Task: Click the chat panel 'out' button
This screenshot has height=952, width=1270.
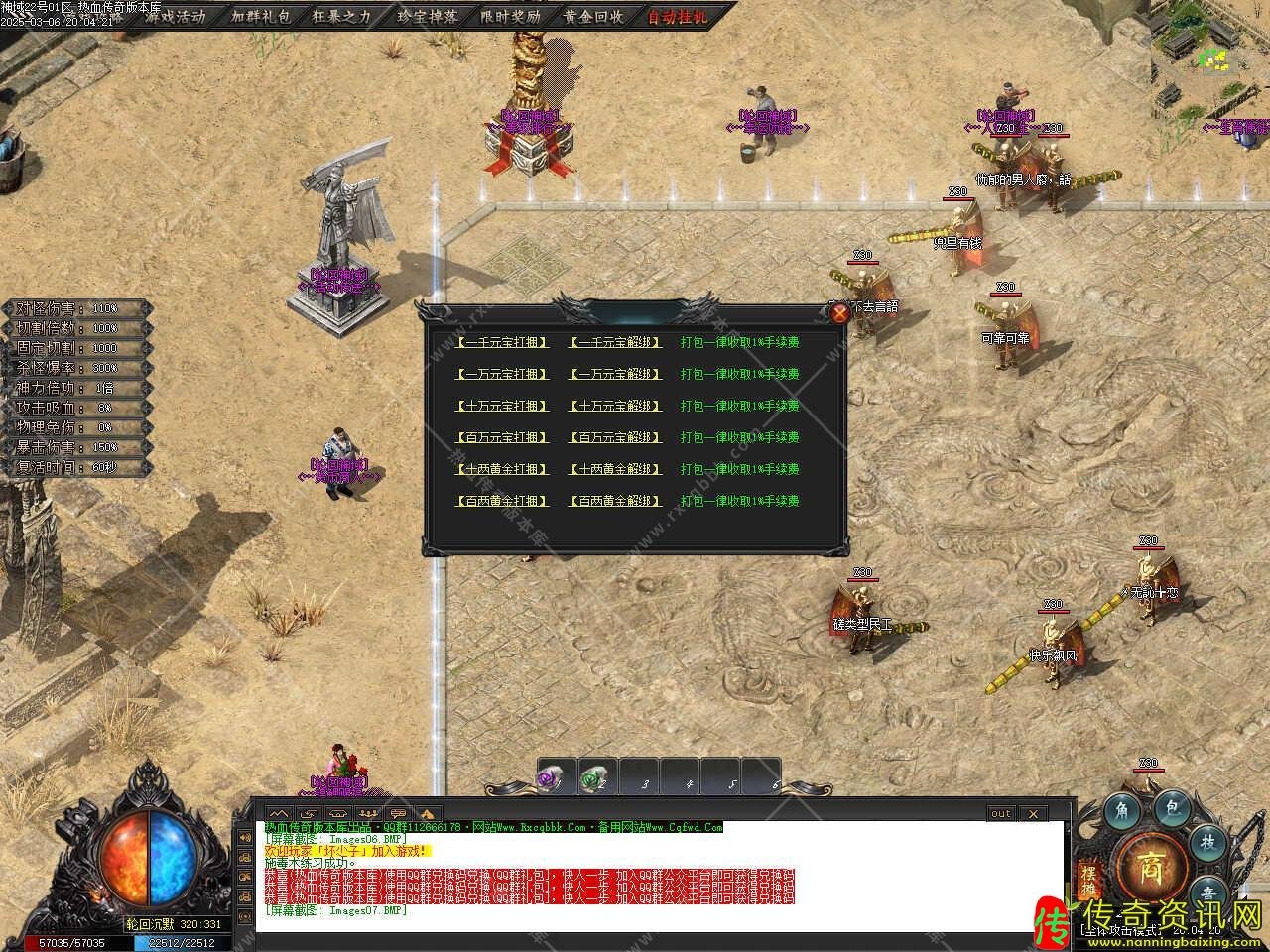Action: 1000,813
